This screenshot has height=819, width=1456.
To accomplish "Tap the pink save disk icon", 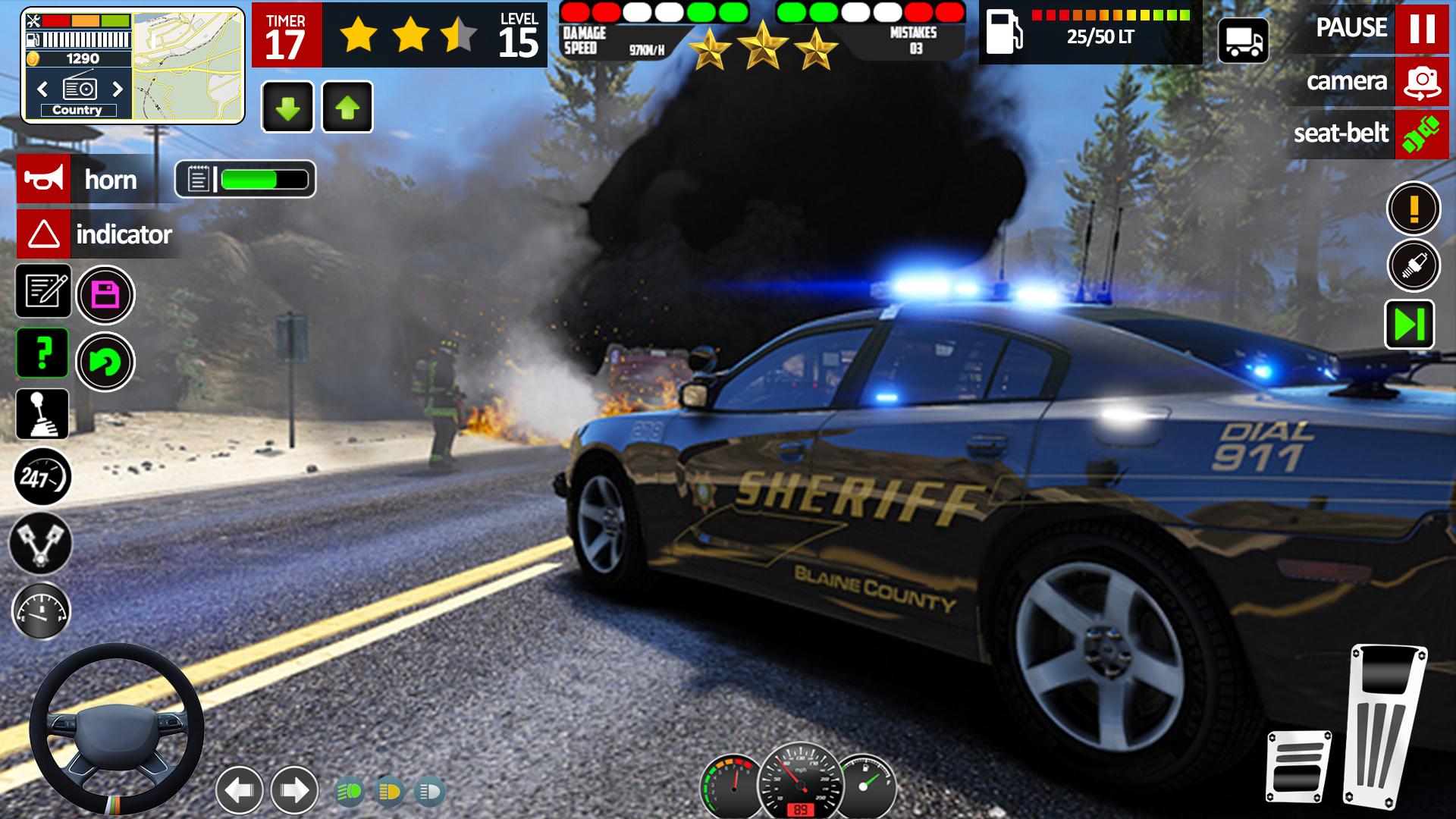I will pos(105,295).
